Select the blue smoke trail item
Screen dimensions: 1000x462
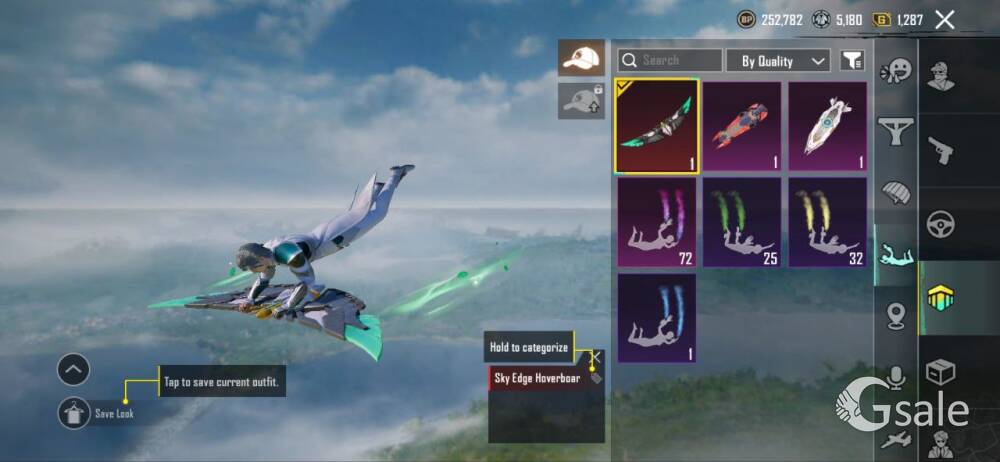click(x=656, y=317)
